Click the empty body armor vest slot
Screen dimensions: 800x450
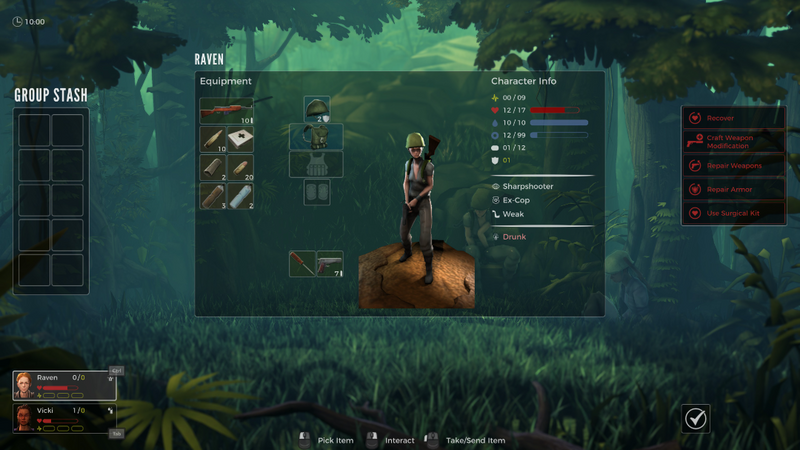(317, 164)
